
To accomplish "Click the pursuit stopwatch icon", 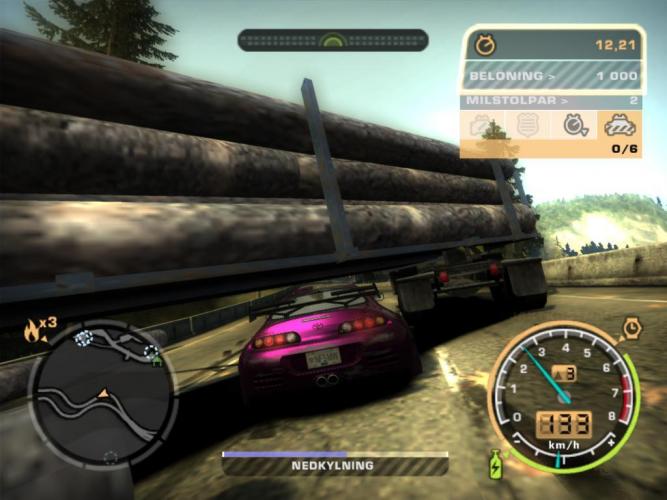I will pyautogui.click(x=486, y=45).
